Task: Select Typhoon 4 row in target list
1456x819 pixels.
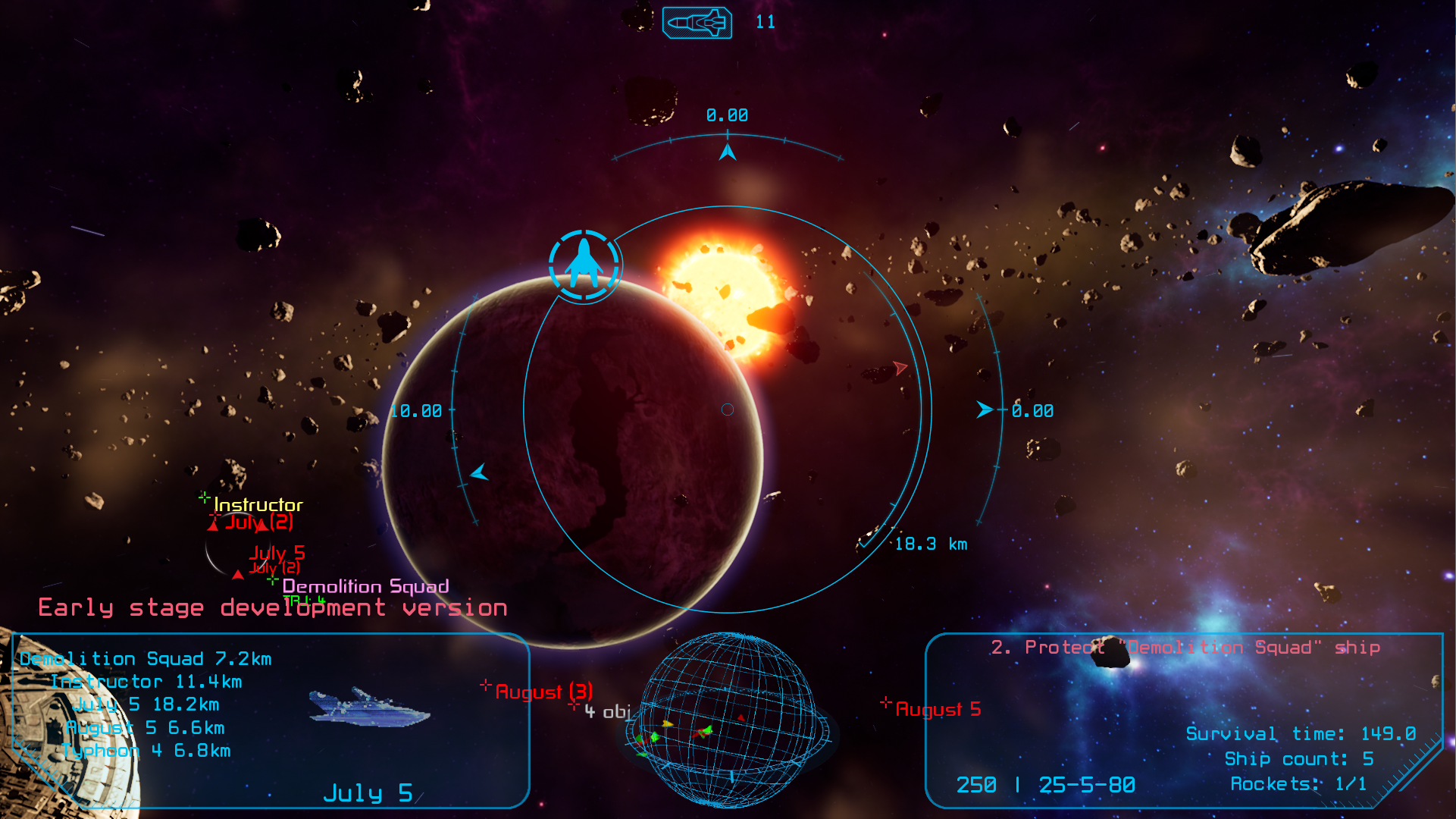Action: [146, 751]
